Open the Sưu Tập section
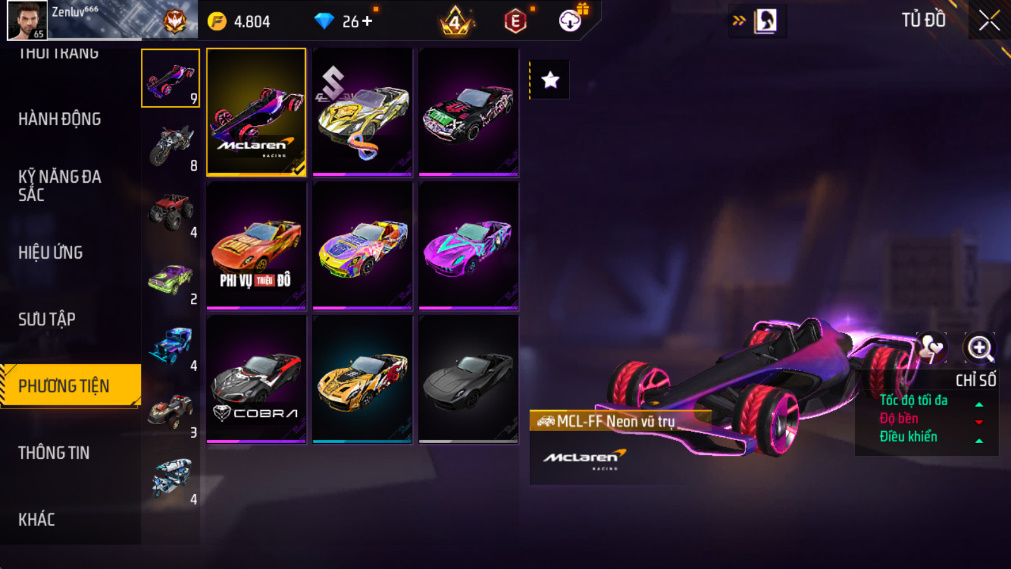1011x569 pixels. coord(47,319)
